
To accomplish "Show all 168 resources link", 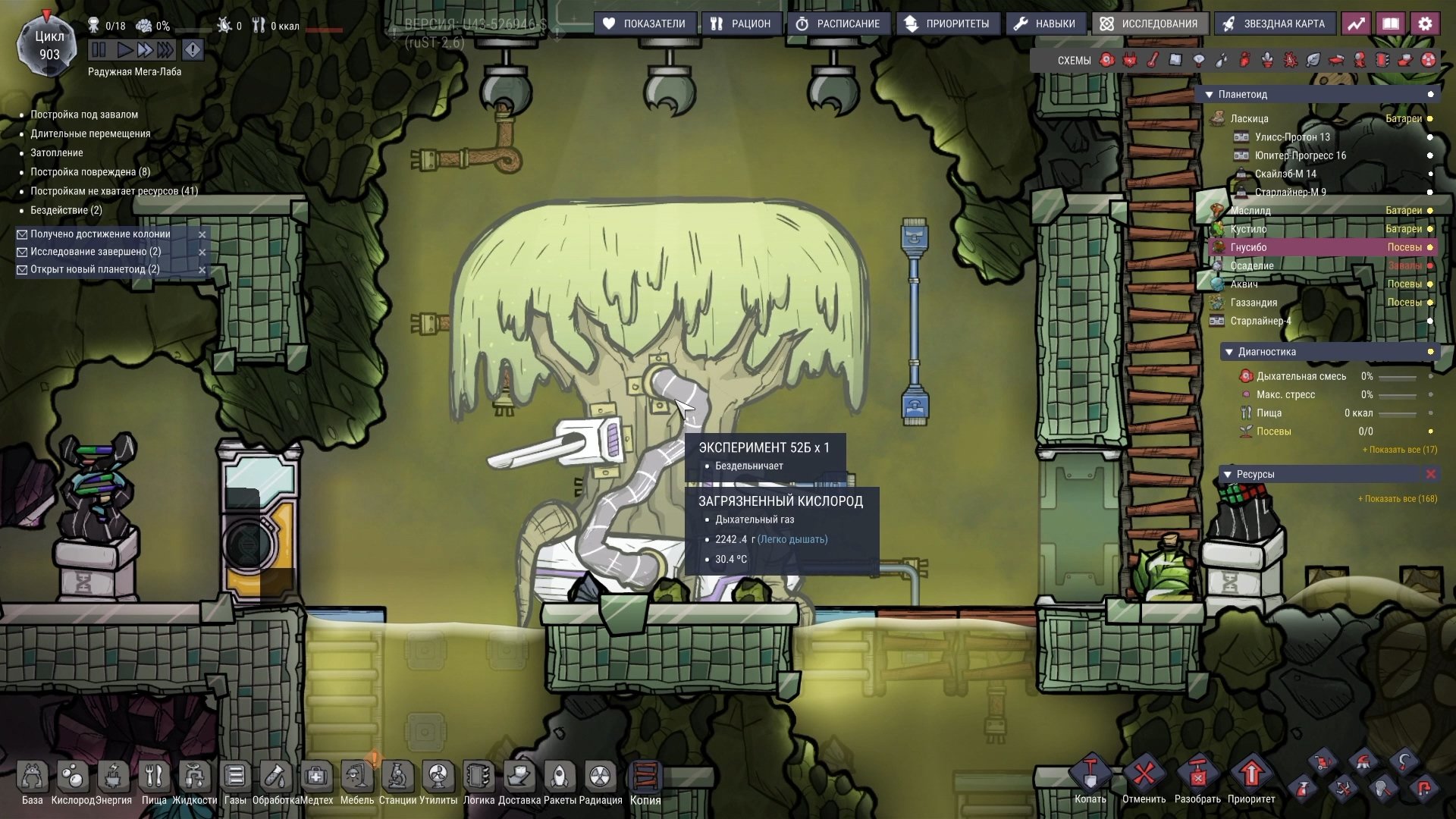I will click(x=1397, y=499).
